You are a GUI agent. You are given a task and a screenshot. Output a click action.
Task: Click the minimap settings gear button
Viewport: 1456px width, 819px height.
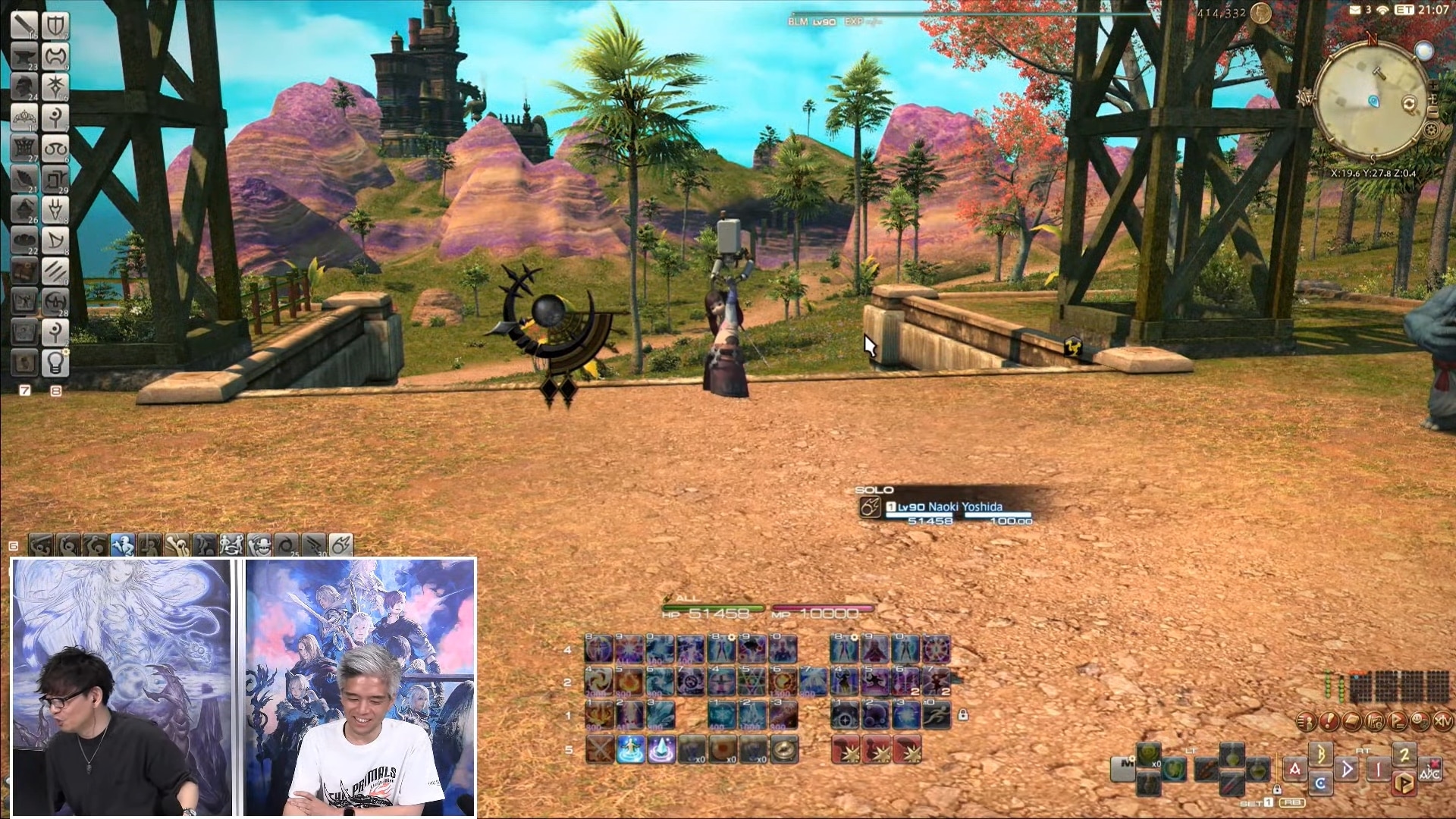[1431, 130]
